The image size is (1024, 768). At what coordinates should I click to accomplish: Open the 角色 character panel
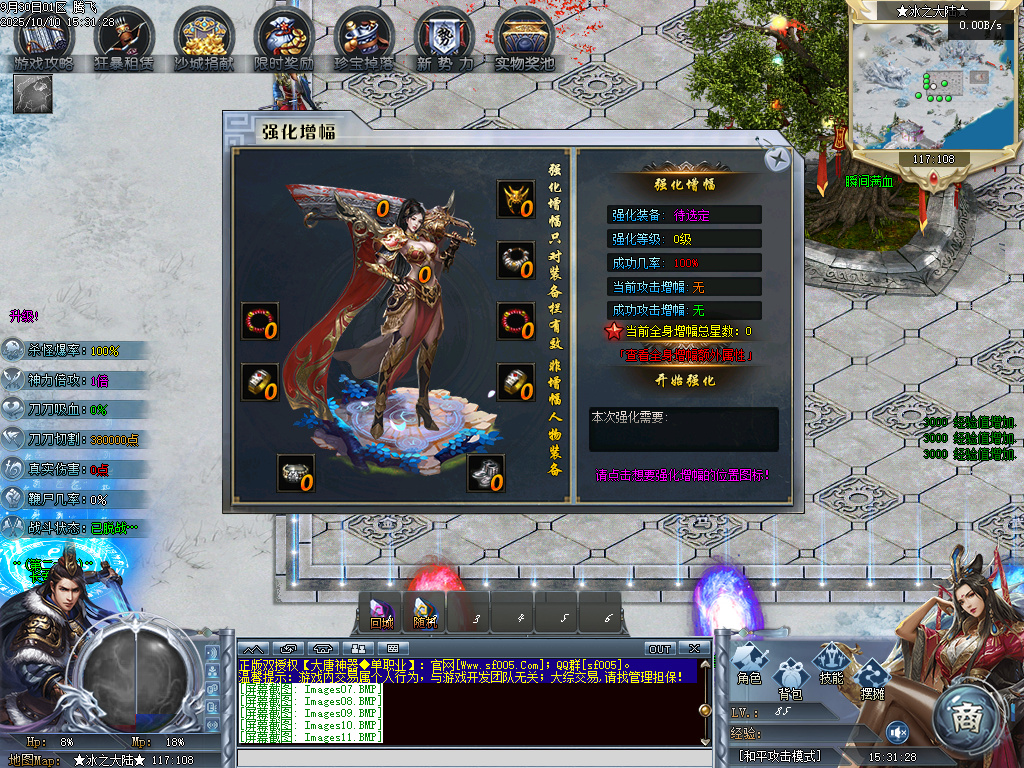750,665
